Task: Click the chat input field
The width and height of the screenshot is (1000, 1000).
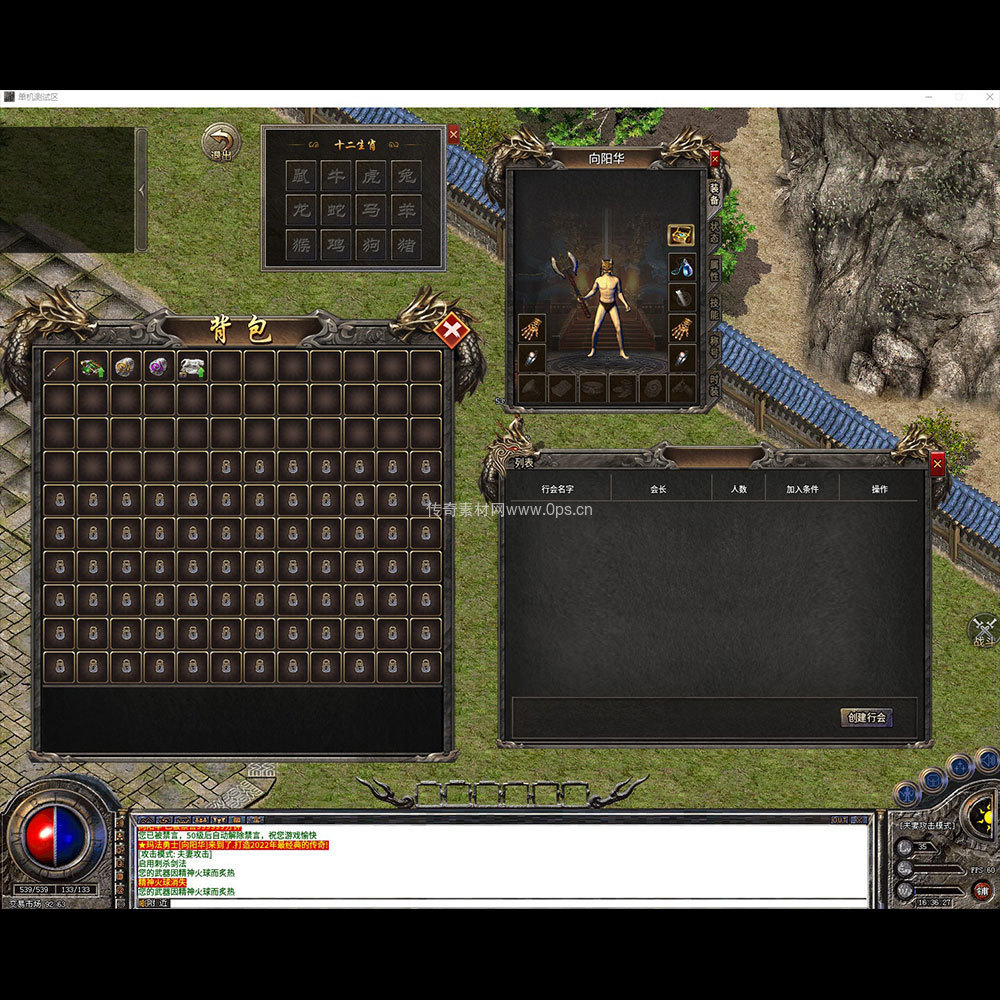Action: click(500, 903)
